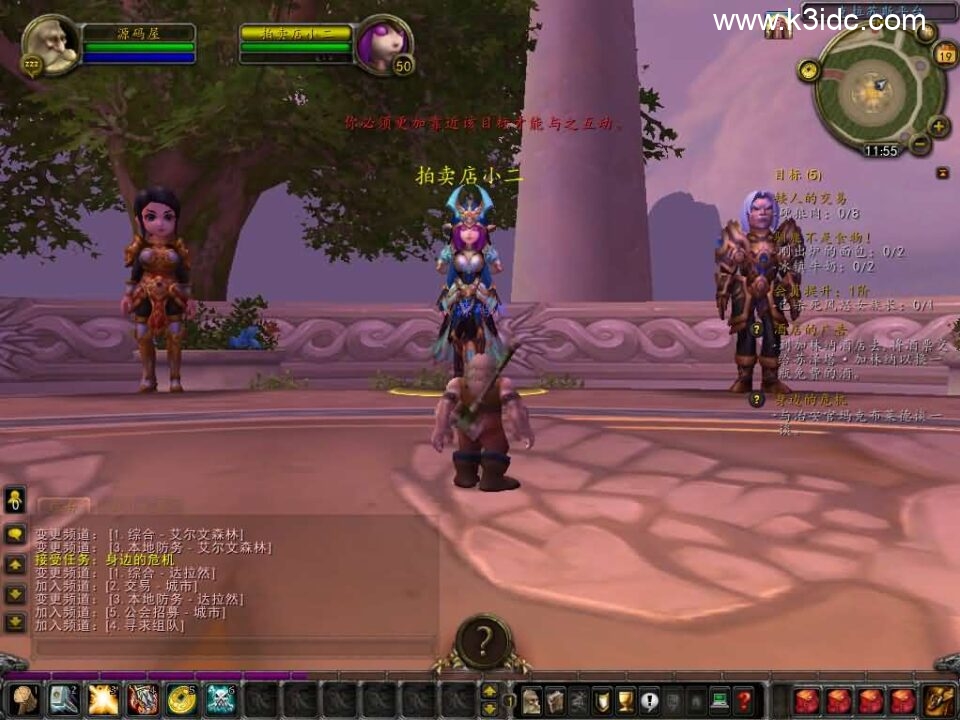Open the minimap

tap(878, 88)
